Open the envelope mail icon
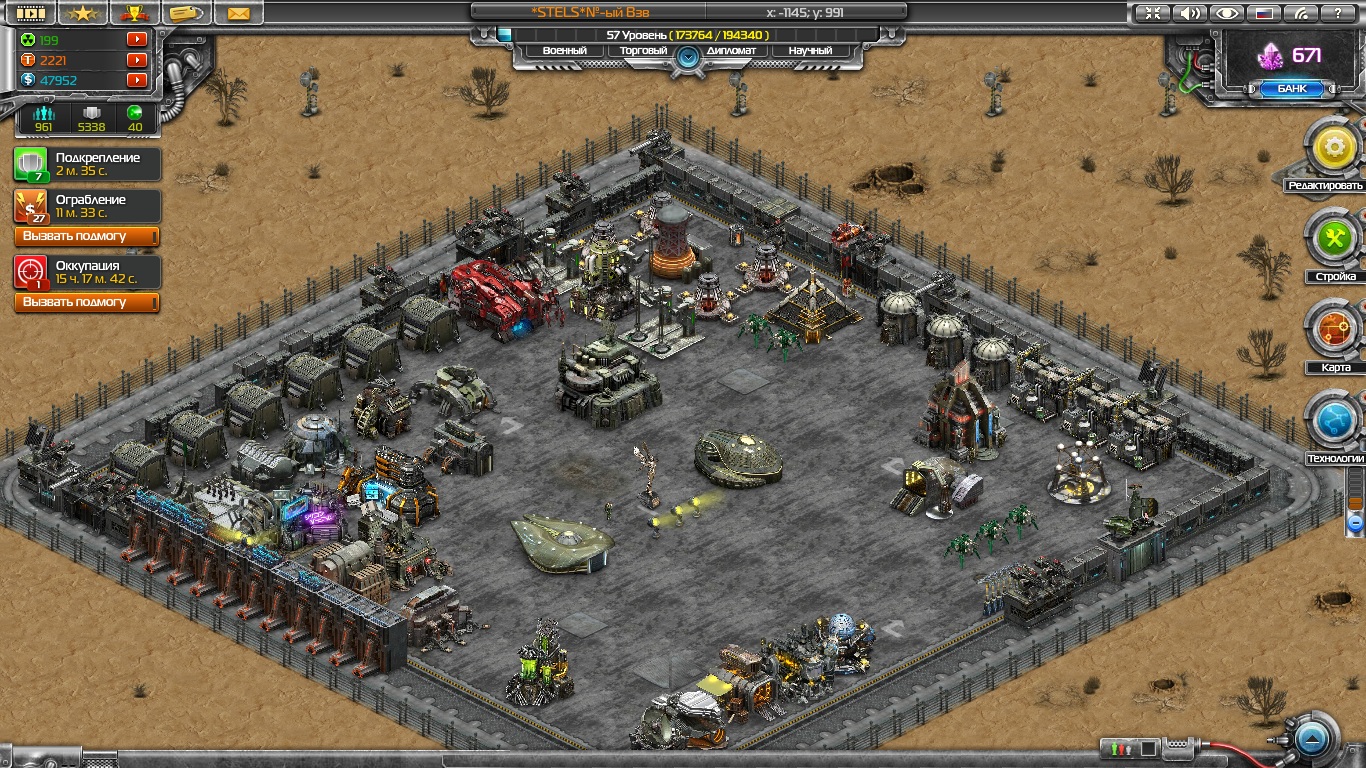Image resolution: width=1366 pixels, height=768 pixels. (x=238, y=13)
